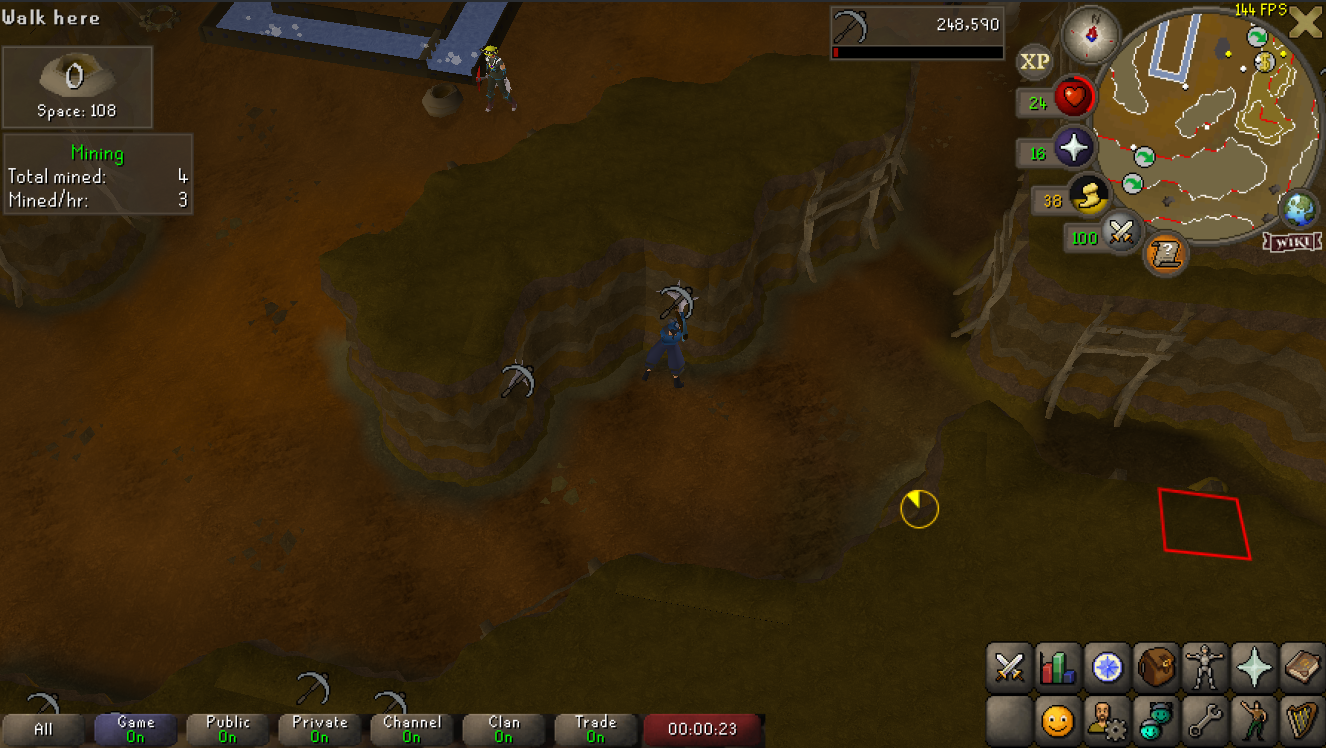1326x748 pixels.
Task: Click the crossed swords special attack orb
Action: pyautogui.click(x=1122, y=234)
